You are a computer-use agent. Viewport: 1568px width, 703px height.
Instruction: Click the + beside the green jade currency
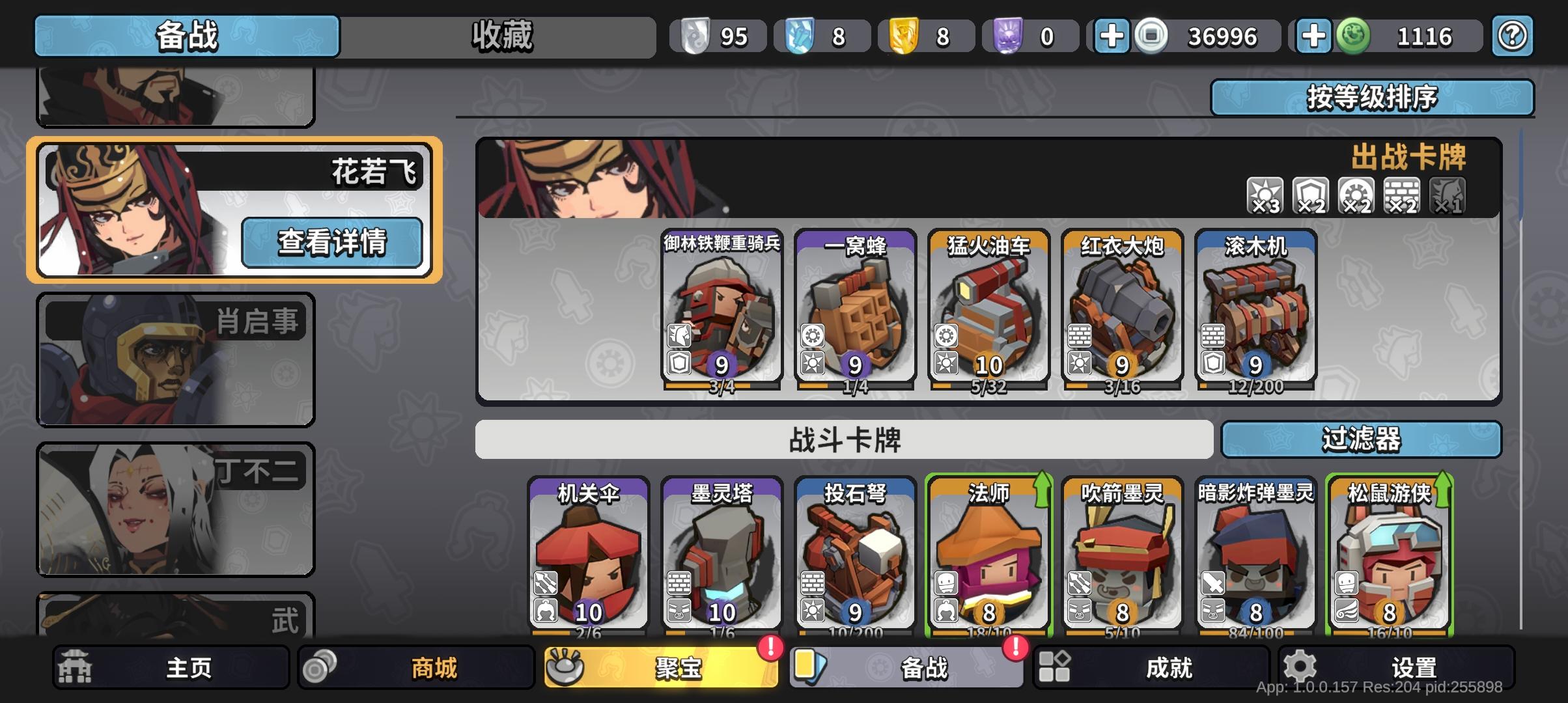pyautogui.click(x=1314, y=36)
